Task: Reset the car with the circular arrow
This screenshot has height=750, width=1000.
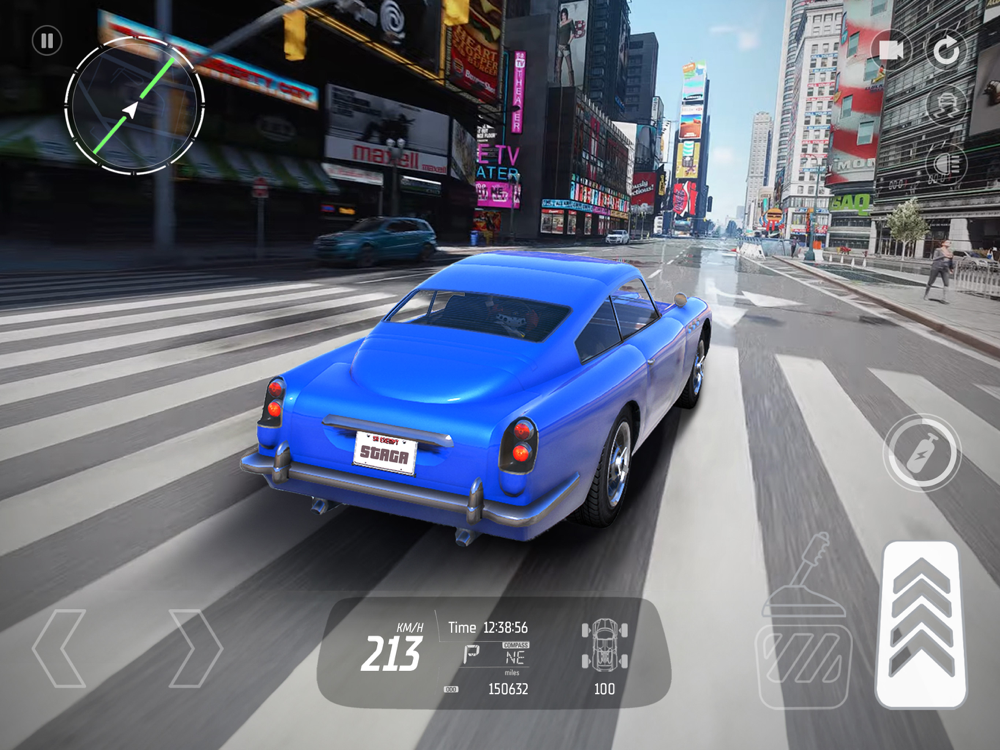Action: click(945, 49)
